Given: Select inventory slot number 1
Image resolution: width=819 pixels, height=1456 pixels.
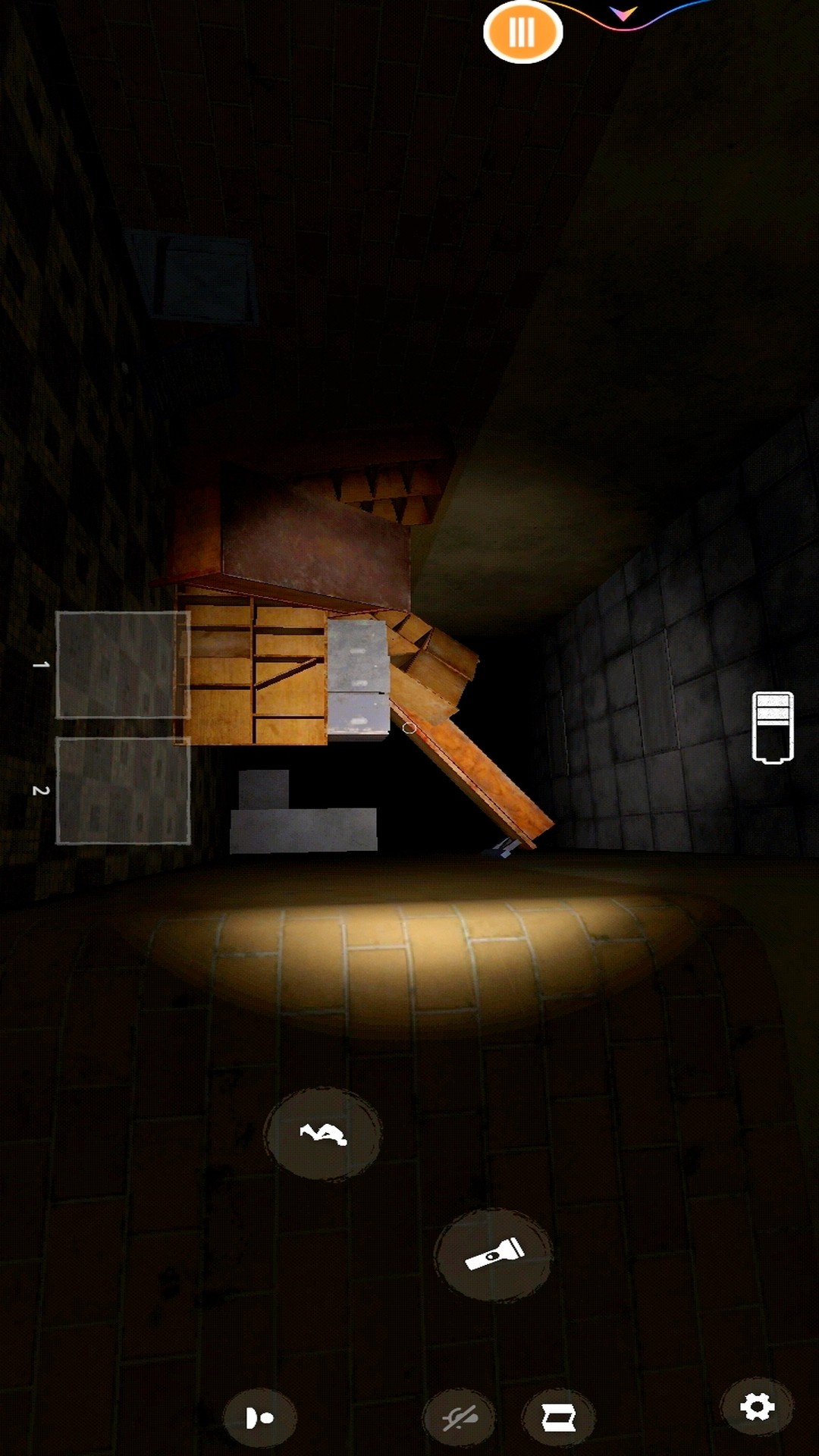Looking at the screenshot, I should (123, 664).
